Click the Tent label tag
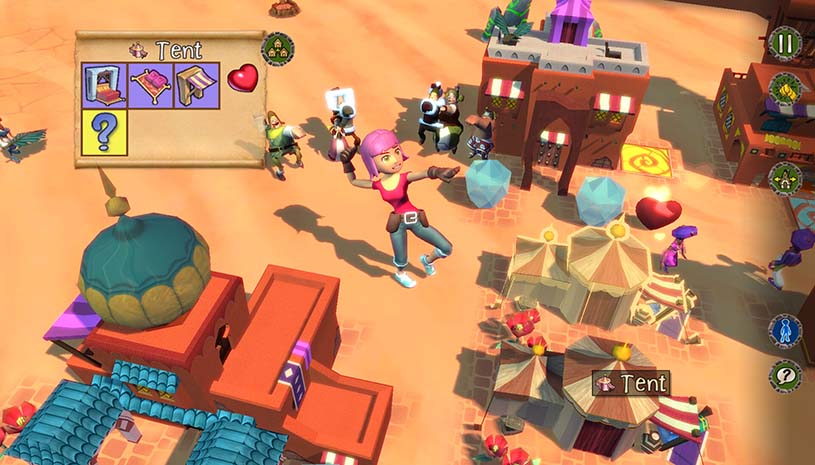This screenshot has height=465, width=815. (x=630, y=383)
